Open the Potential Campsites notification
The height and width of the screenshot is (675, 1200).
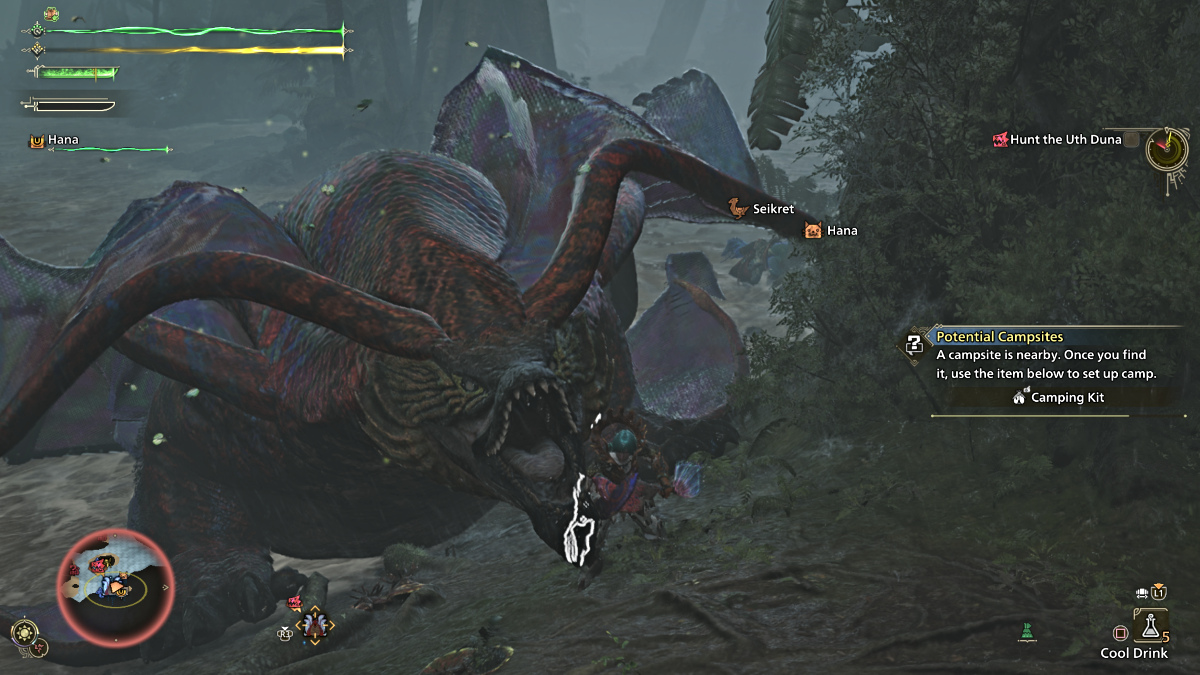999,337
